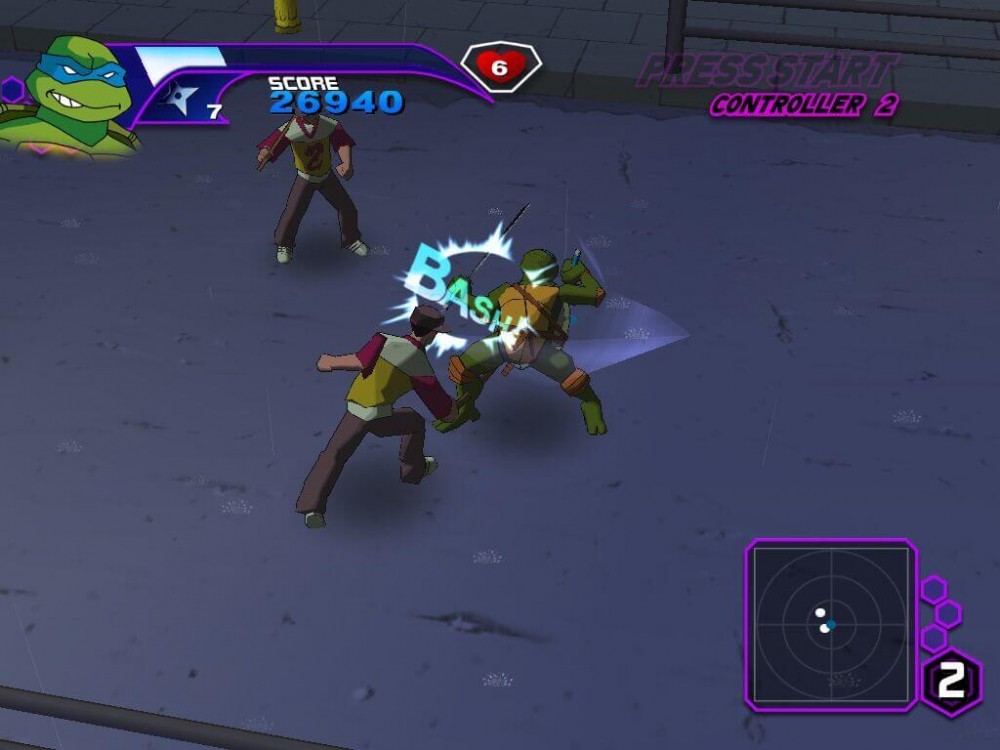Select the shuriken weapon icon
Image resolution: width=1000 pixels, height=750 pixels.
[x=182, y=100]
